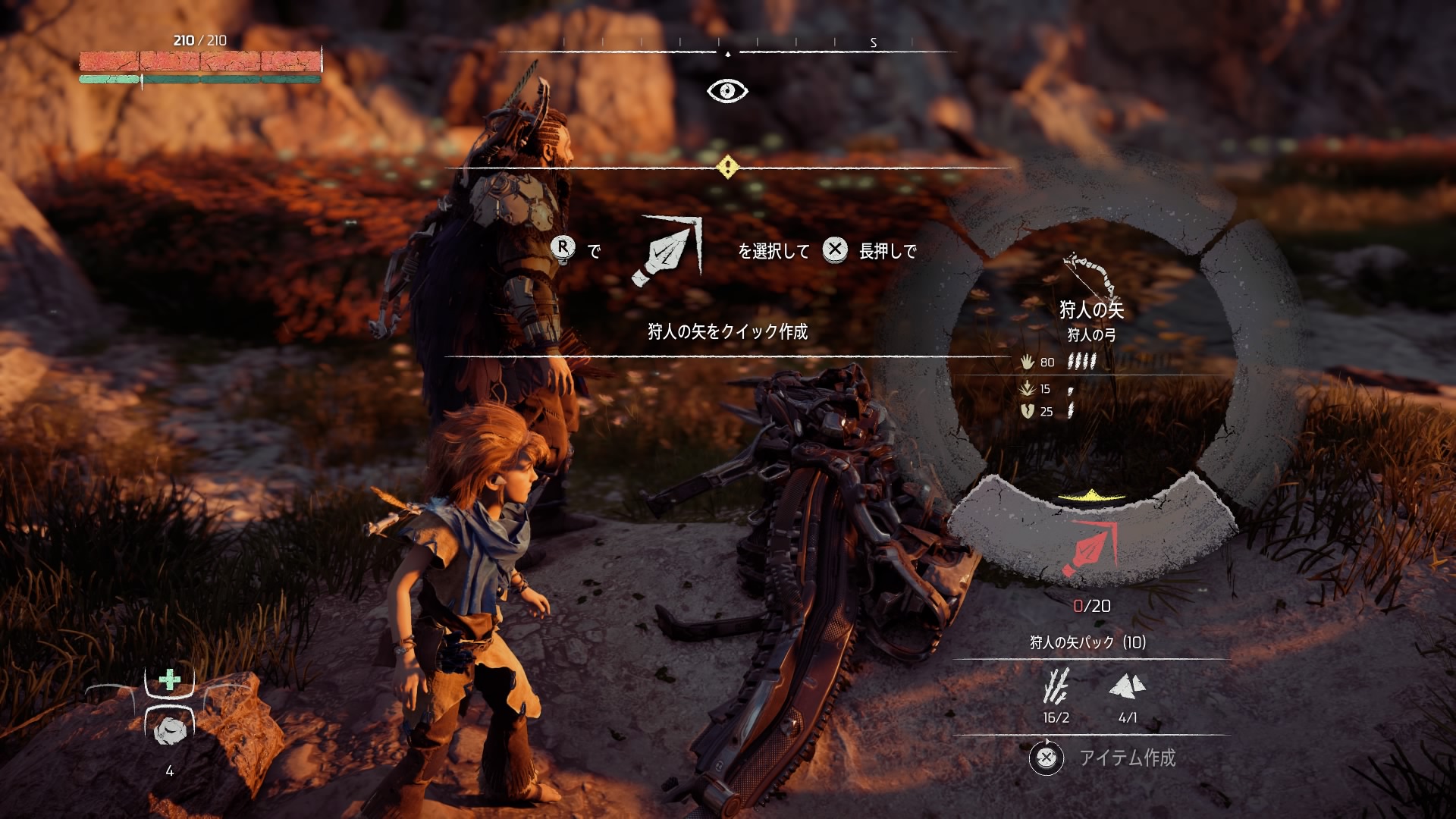
Task: Click the ridge-wood material icon
Action: pos(1056,687)
